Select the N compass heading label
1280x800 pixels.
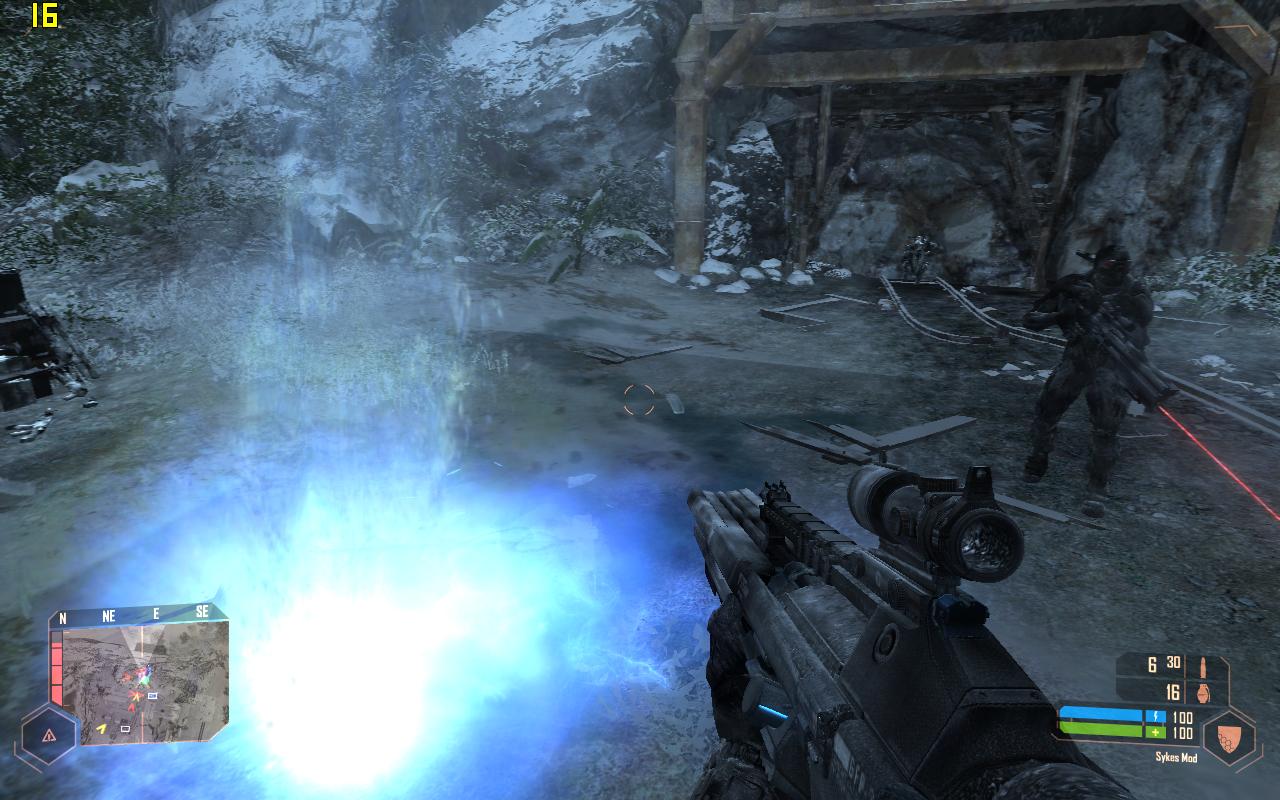tap(62, 617)
